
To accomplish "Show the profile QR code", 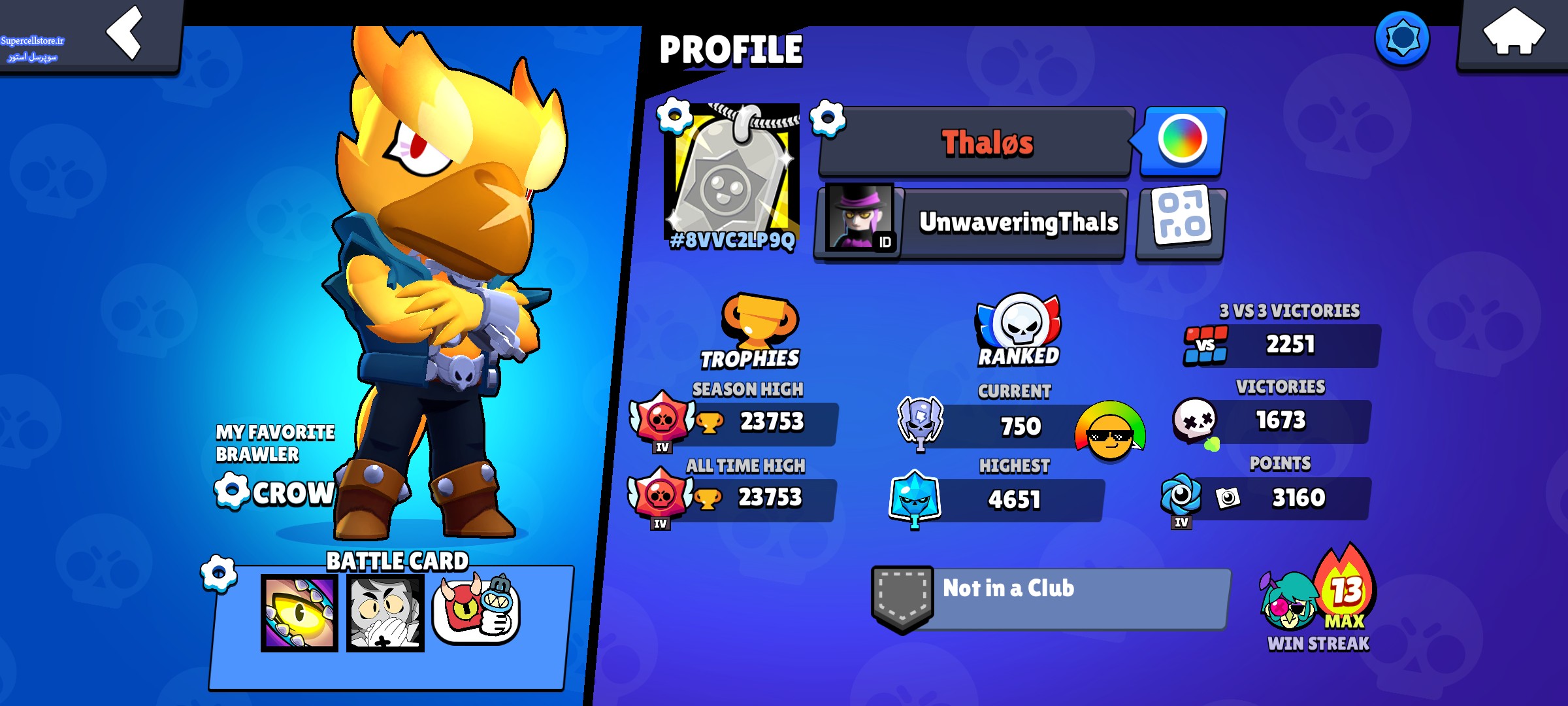I will [x=1182, y=222].
